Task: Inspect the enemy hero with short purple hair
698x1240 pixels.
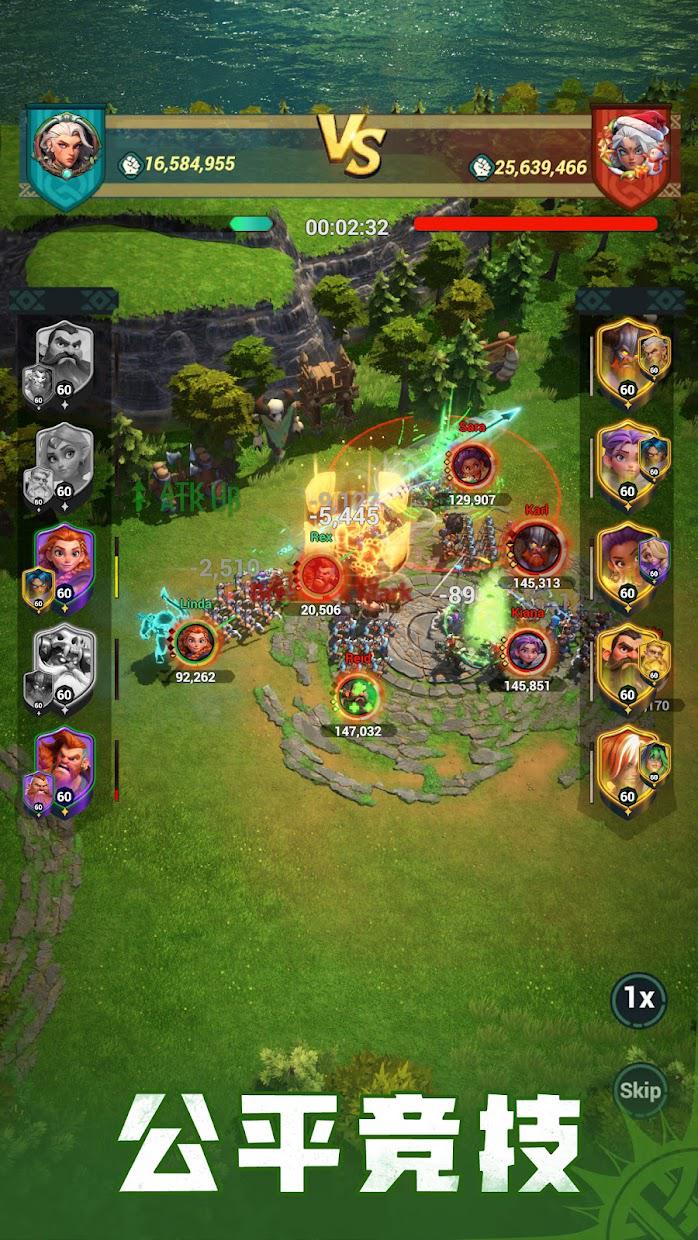Action: coord(628,461)
